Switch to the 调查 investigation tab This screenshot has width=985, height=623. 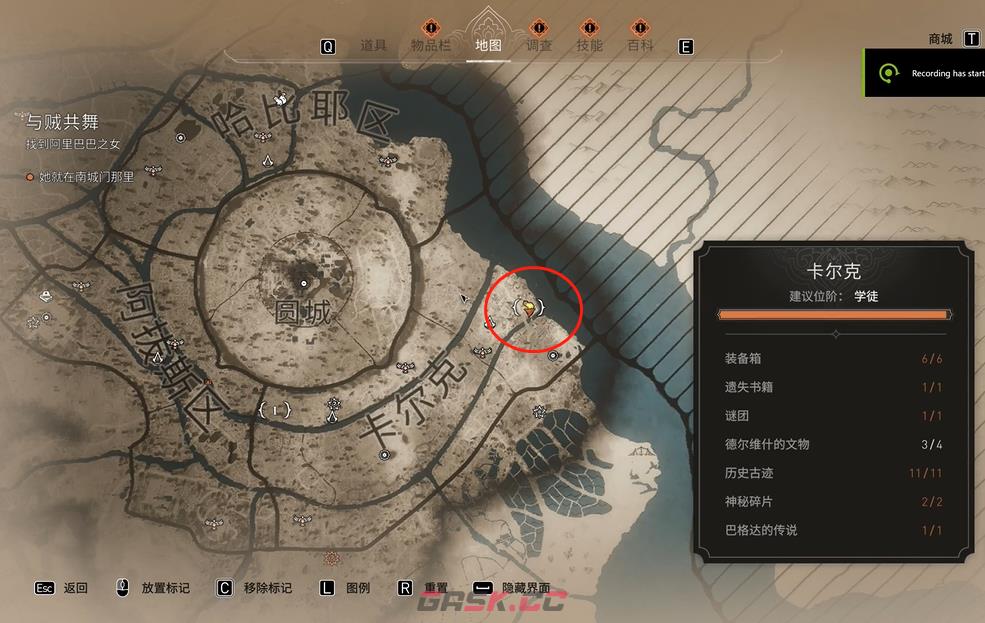[x=539, y=45]
